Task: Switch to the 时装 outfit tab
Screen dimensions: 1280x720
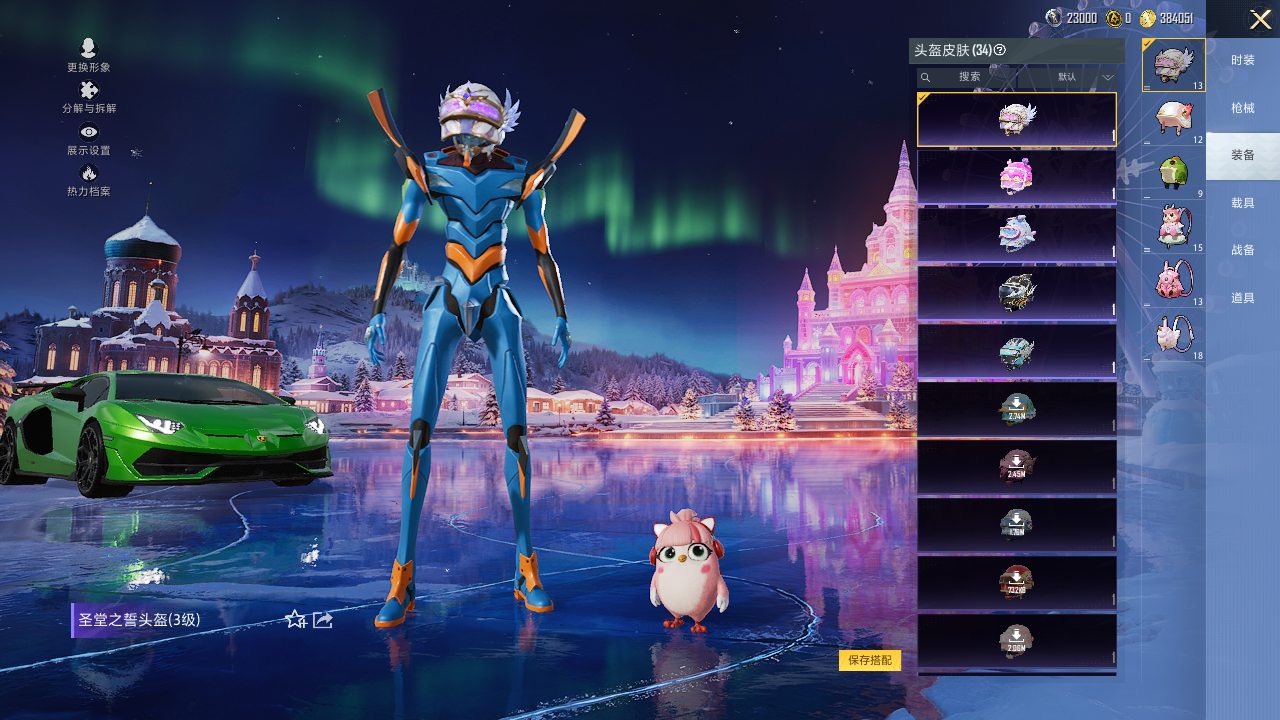Action: click(x=1243, y=61)
